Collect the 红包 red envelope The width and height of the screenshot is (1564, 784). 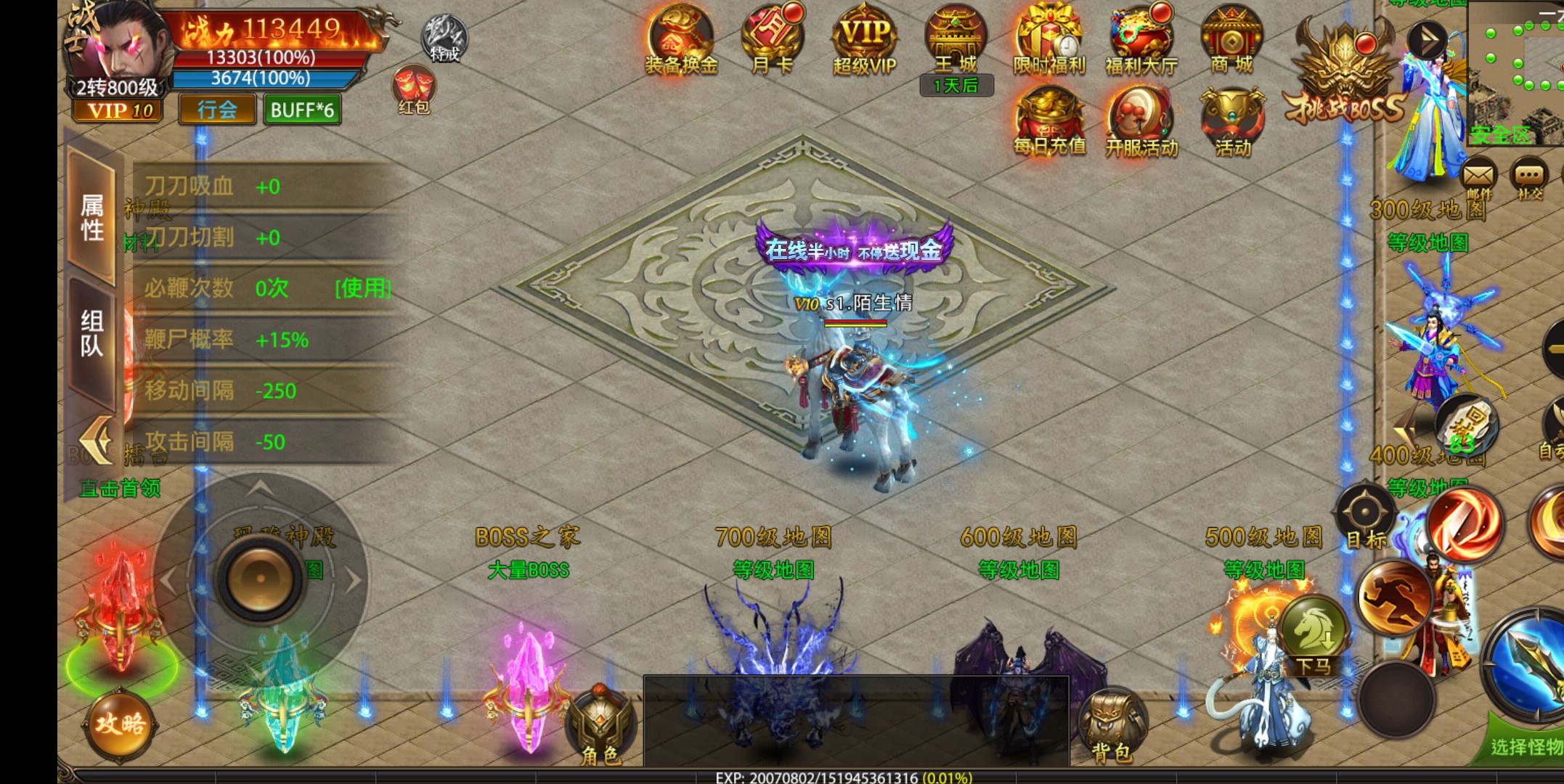pos(413,90)
